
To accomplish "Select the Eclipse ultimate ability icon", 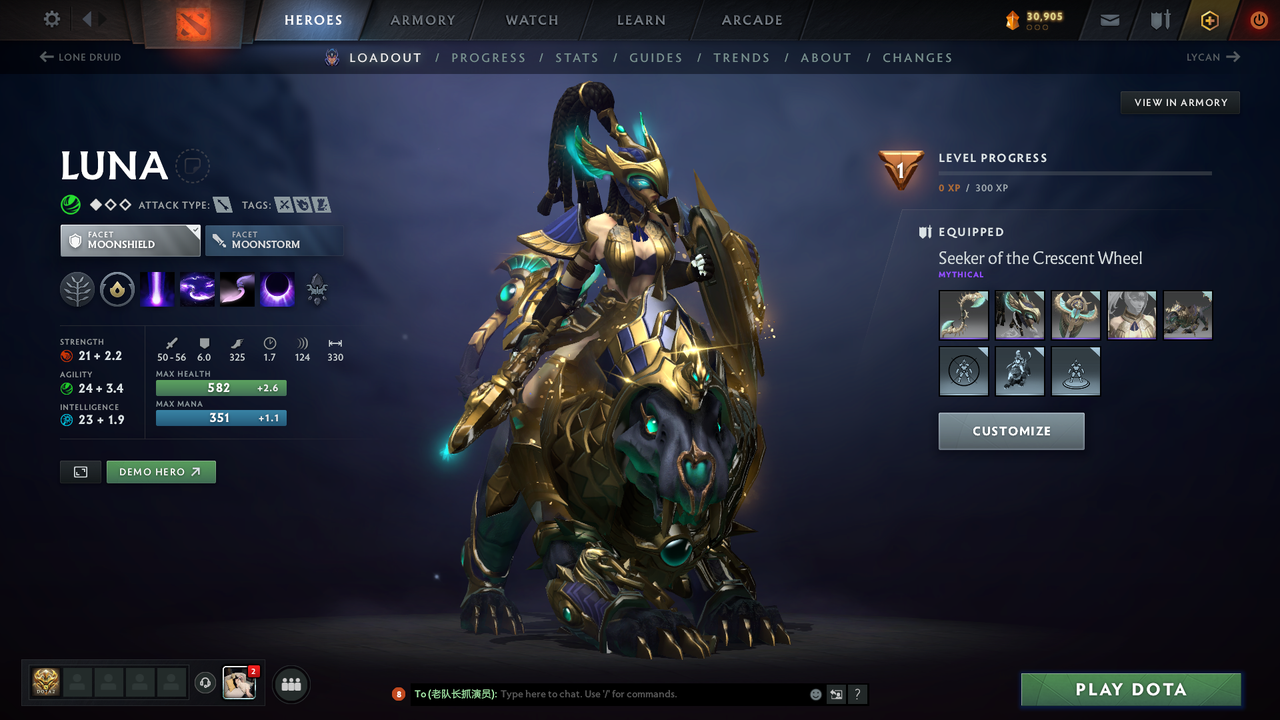I will pos(277,289).
